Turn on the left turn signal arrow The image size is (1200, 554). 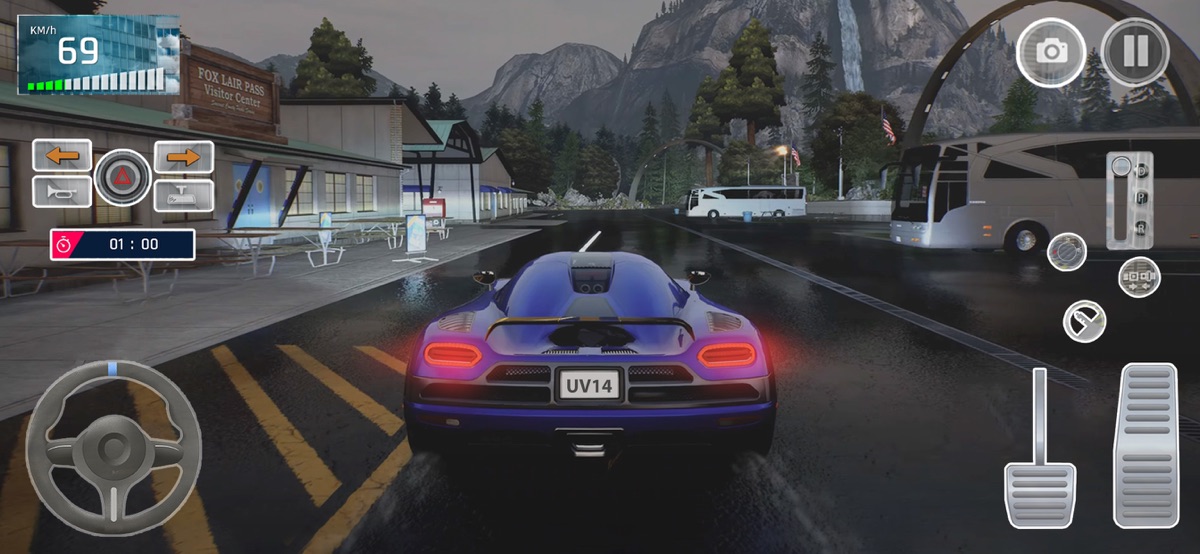pos(62,156)
